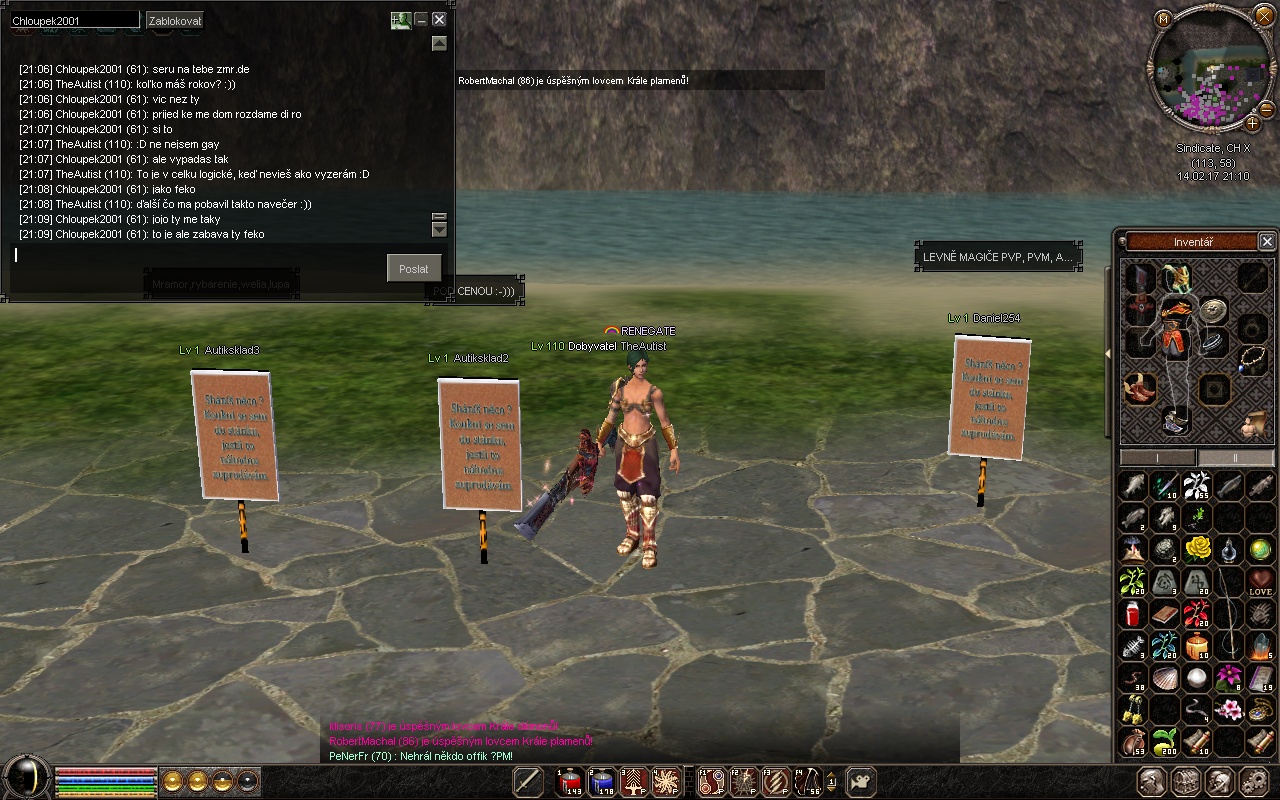Use red potion in quickslot 1

[x=570, y=782]
